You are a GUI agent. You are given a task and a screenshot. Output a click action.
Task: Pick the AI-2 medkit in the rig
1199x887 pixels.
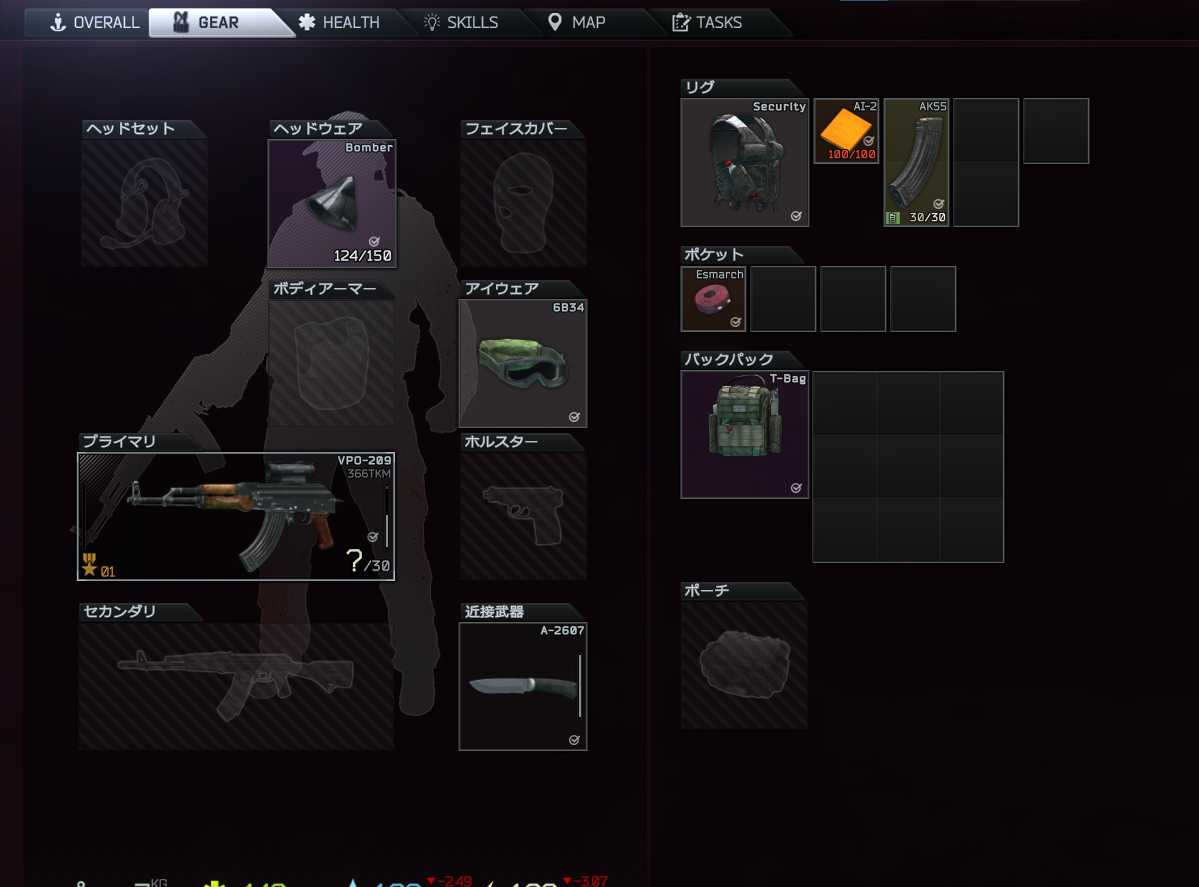point(846,130)
